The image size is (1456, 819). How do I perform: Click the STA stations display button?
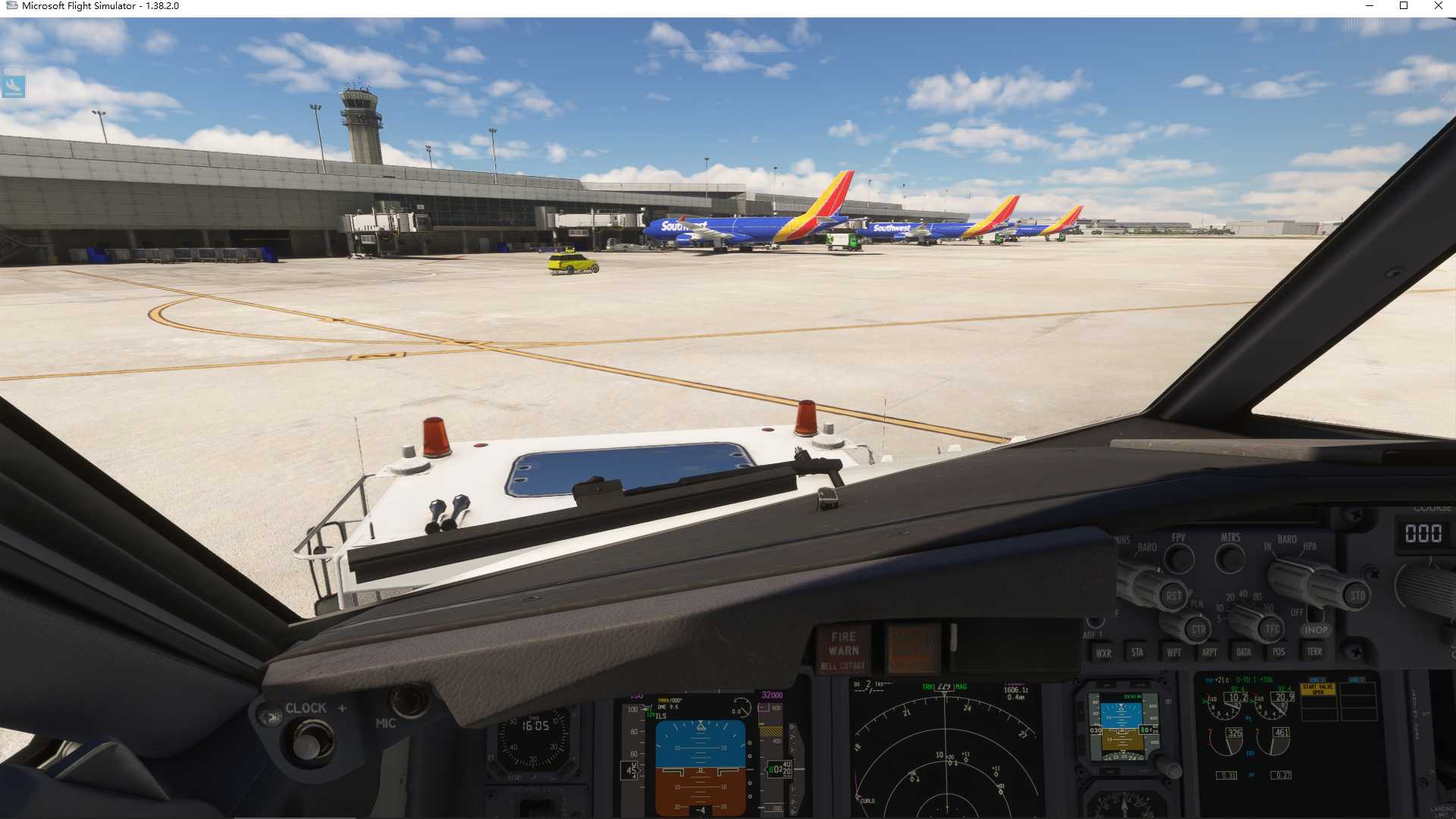1137,652
